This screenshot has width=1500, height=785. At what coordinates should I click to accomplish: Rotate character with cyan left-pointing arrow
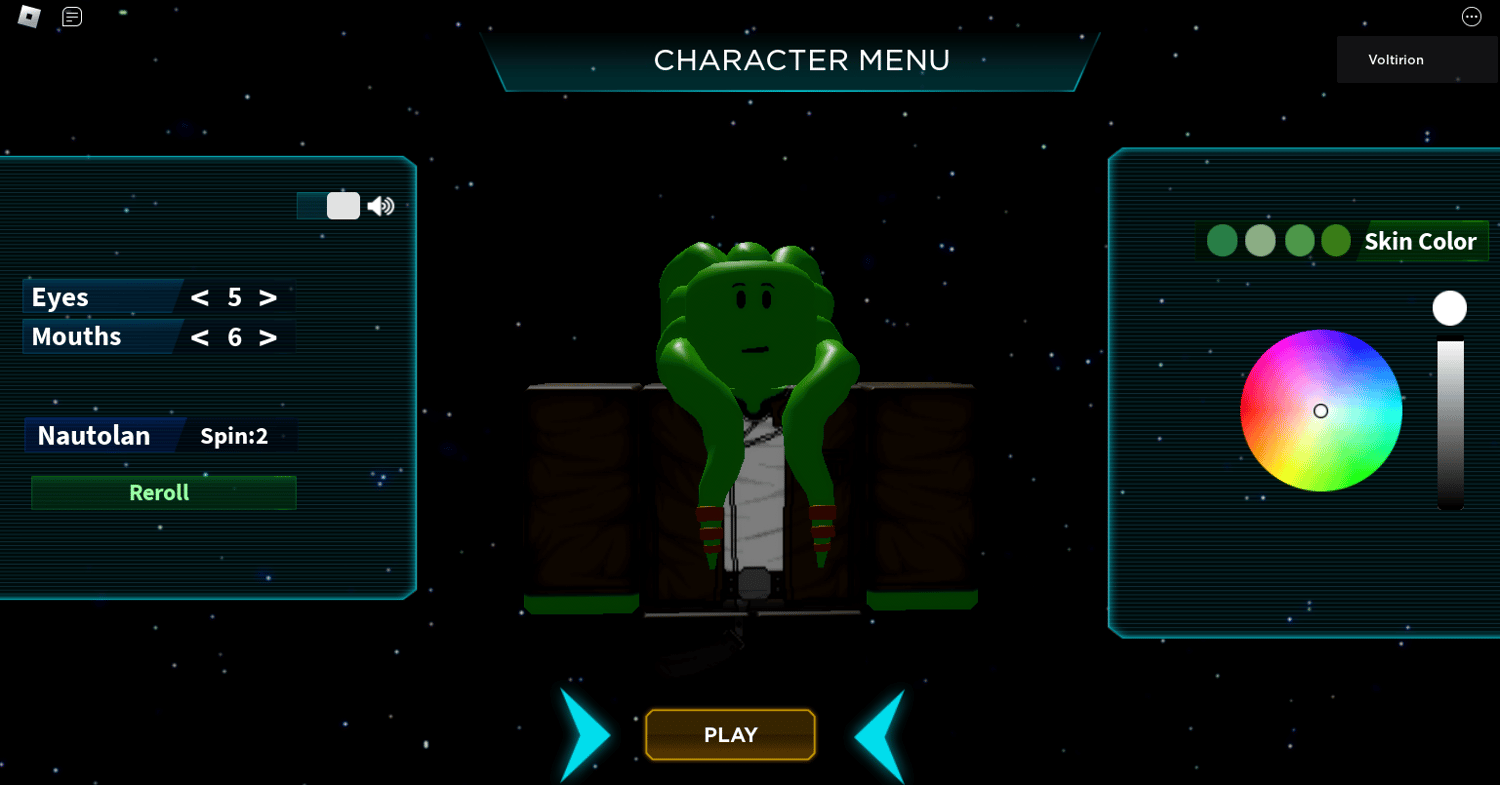(x=880, y=735)
